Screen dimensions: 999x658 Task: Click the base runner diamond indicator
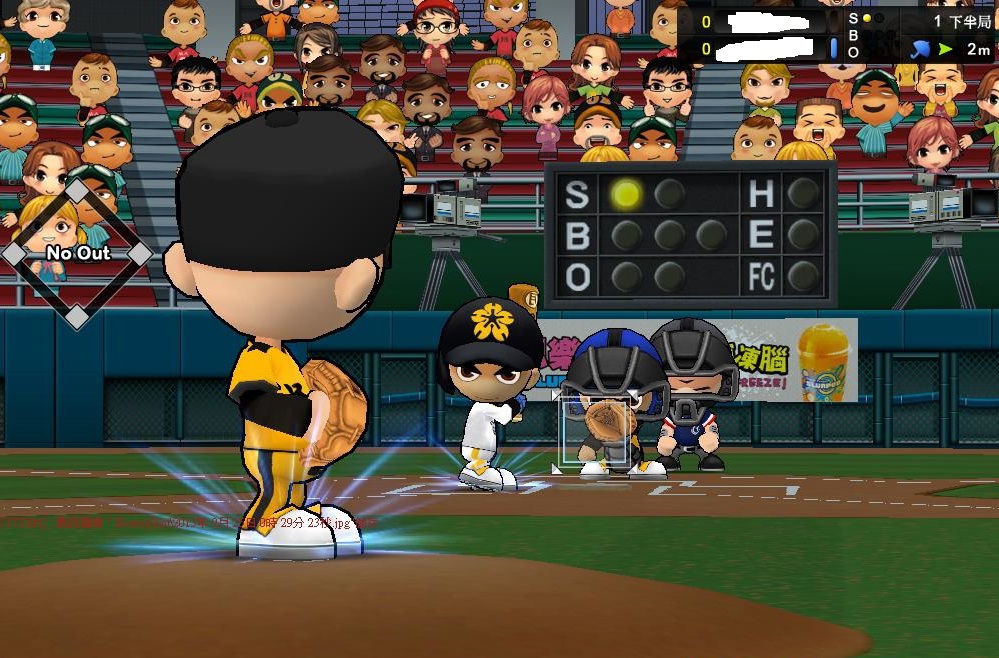tap(77, 254)
